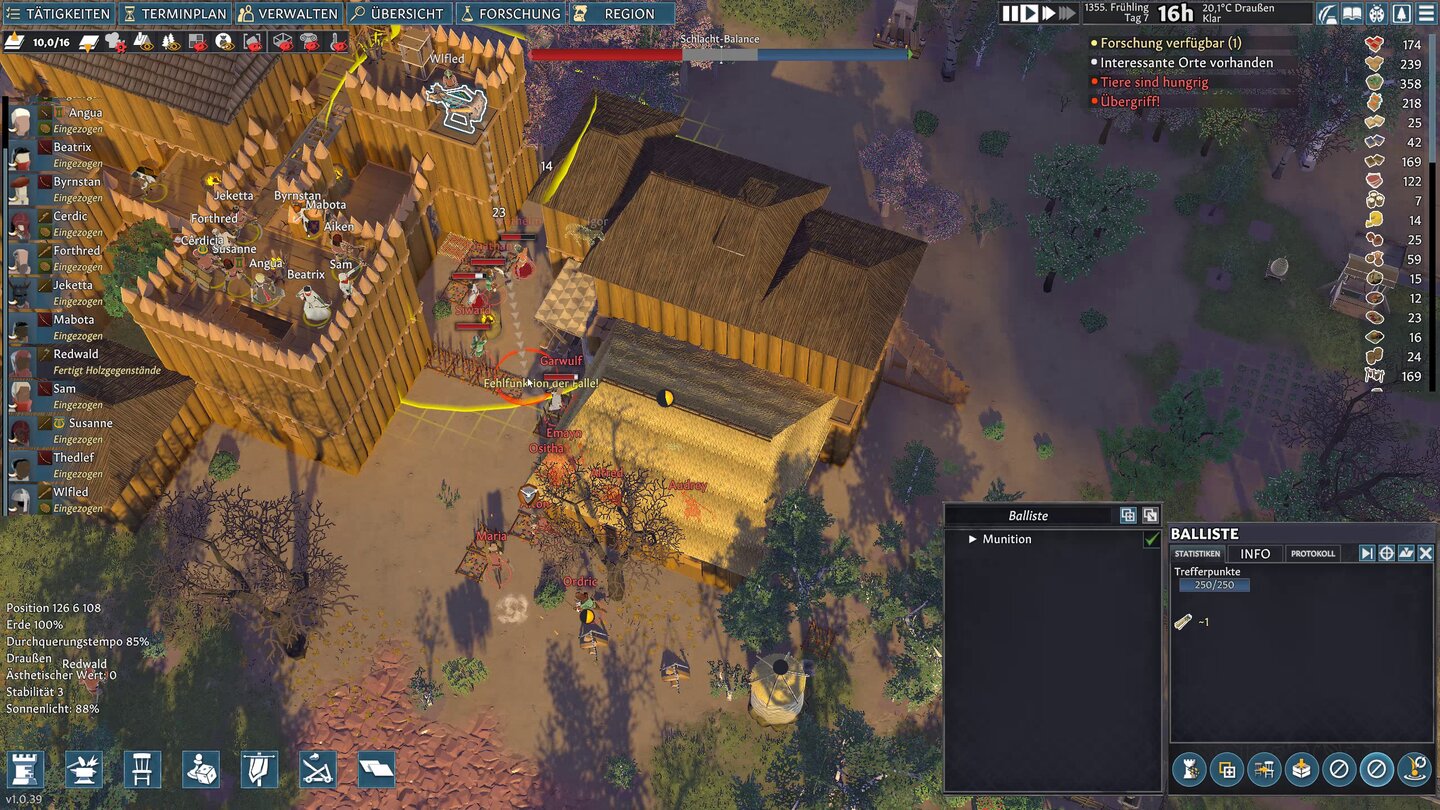Open the almanac book icon
This screenshot has height=810, width=1440.
pyautogui.click(x=1352, y=14)
